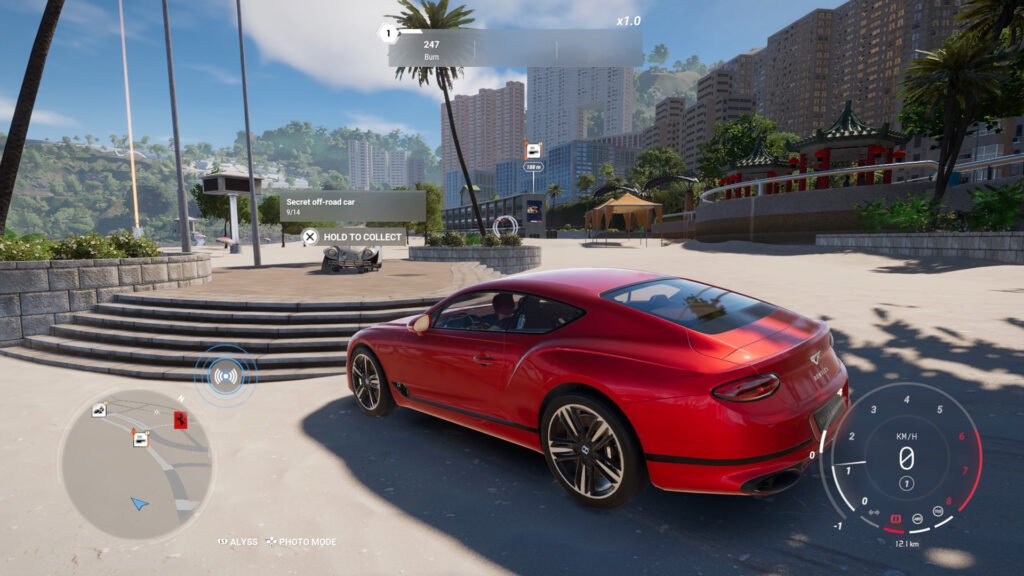The width and height of the screenshot is (1024, 576).
Task: Click the minimap car marker with the orange arrow
Action: click(x=141, y=438)
